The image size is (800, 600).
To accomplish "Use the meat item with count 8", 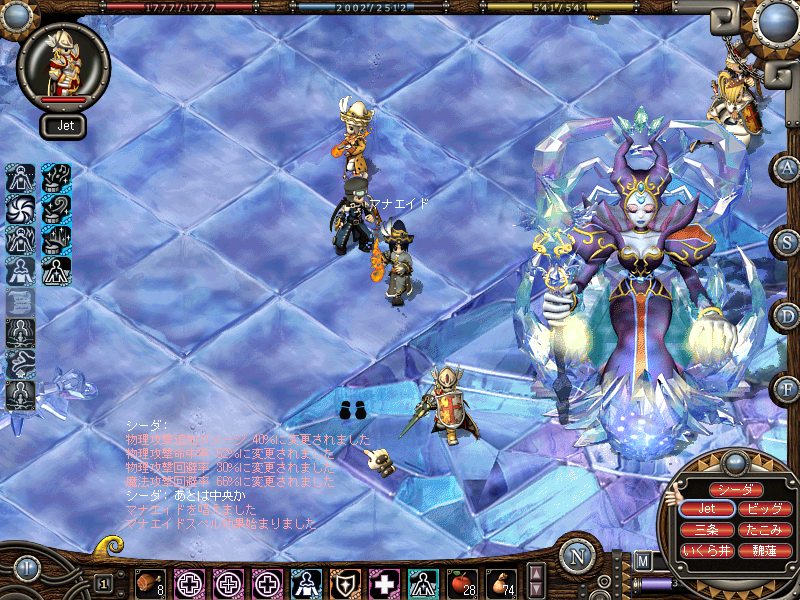I will pyautogui.click(x=151, y=582).
